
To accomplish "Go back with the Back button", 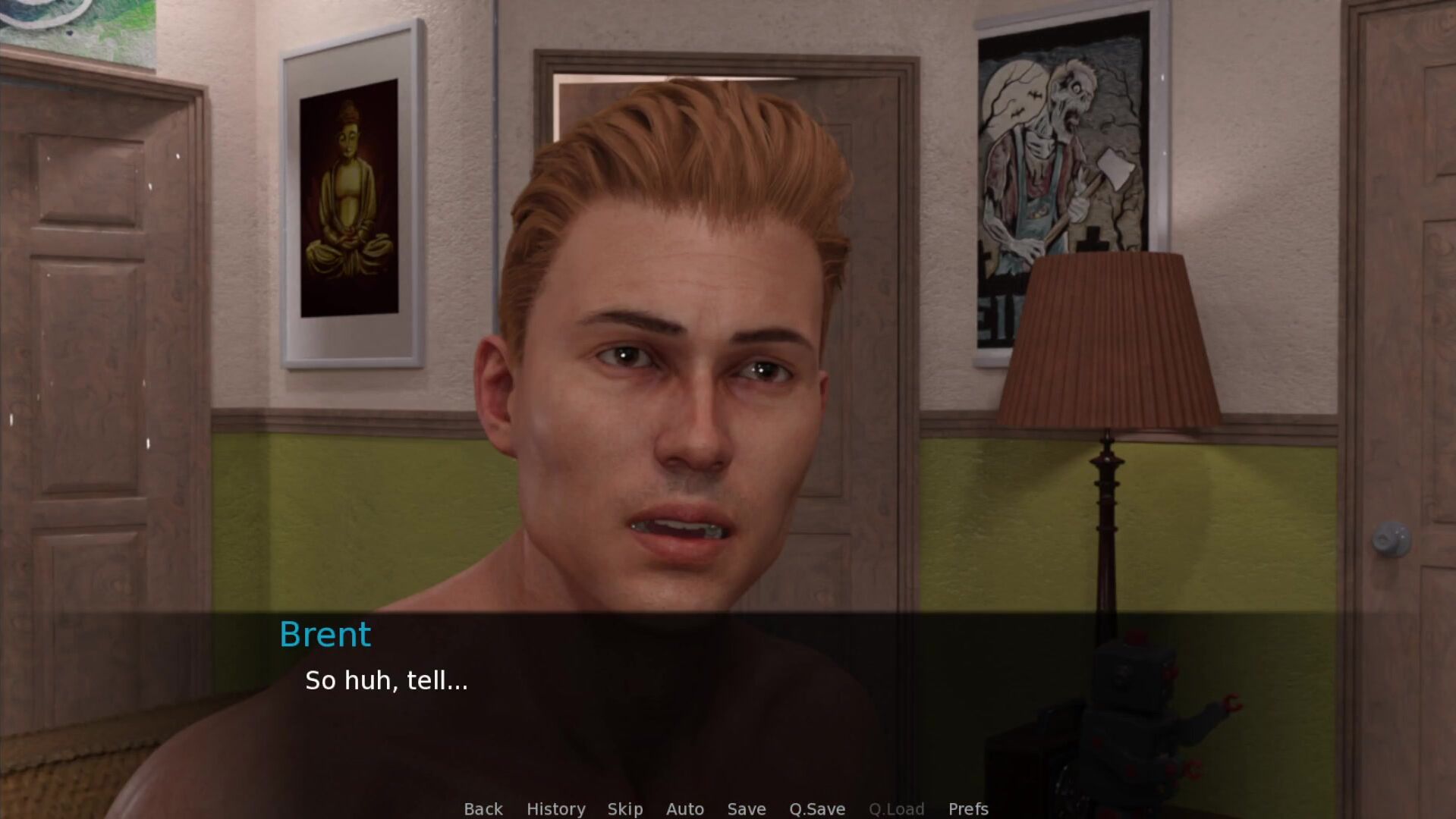I will 483,808.
